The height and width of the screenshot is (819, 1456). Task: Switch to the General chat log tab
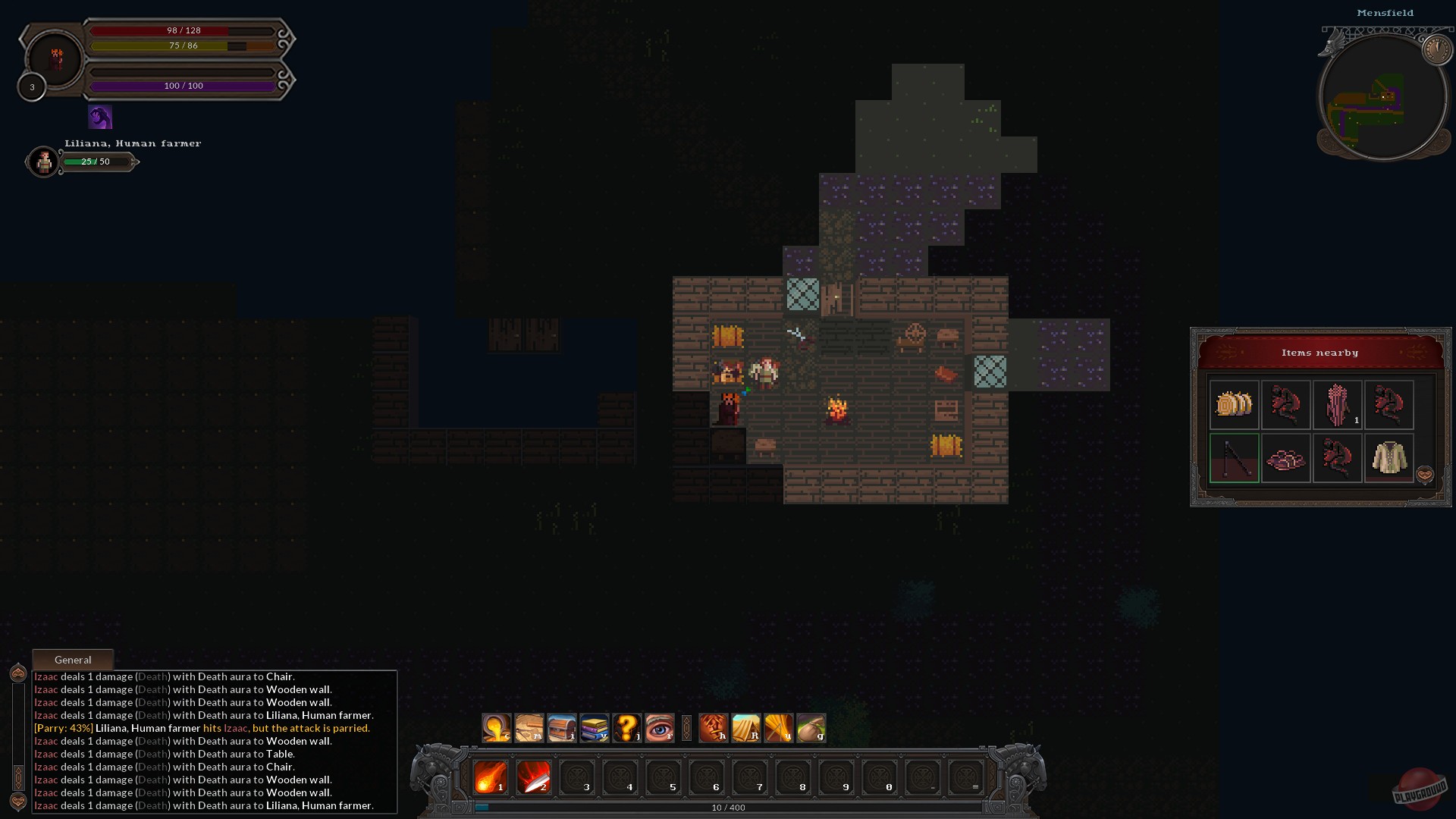tap(73, 660)
